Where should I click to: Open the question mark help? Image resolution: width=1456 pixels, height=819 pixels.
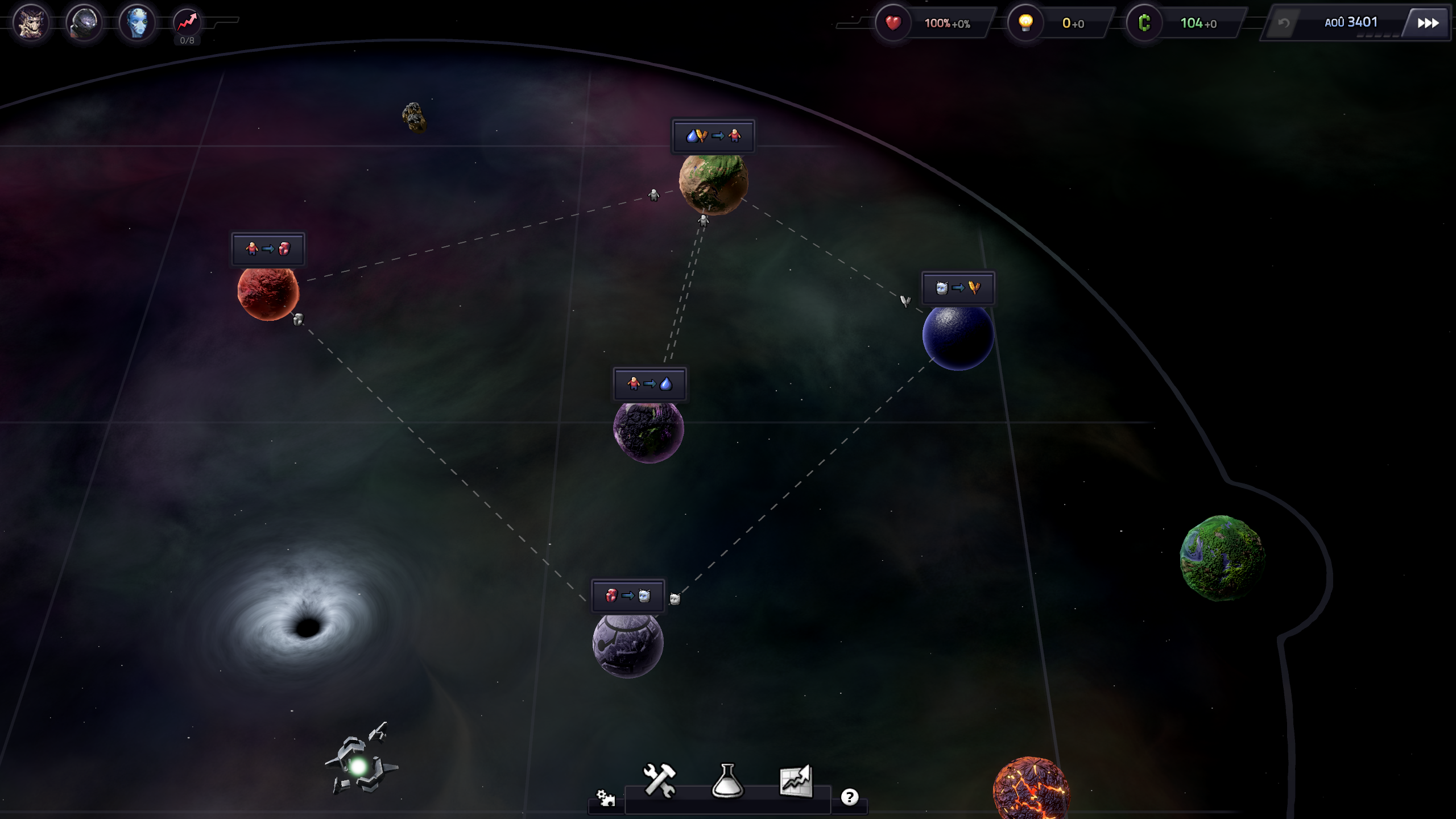(x=849, y=797)
